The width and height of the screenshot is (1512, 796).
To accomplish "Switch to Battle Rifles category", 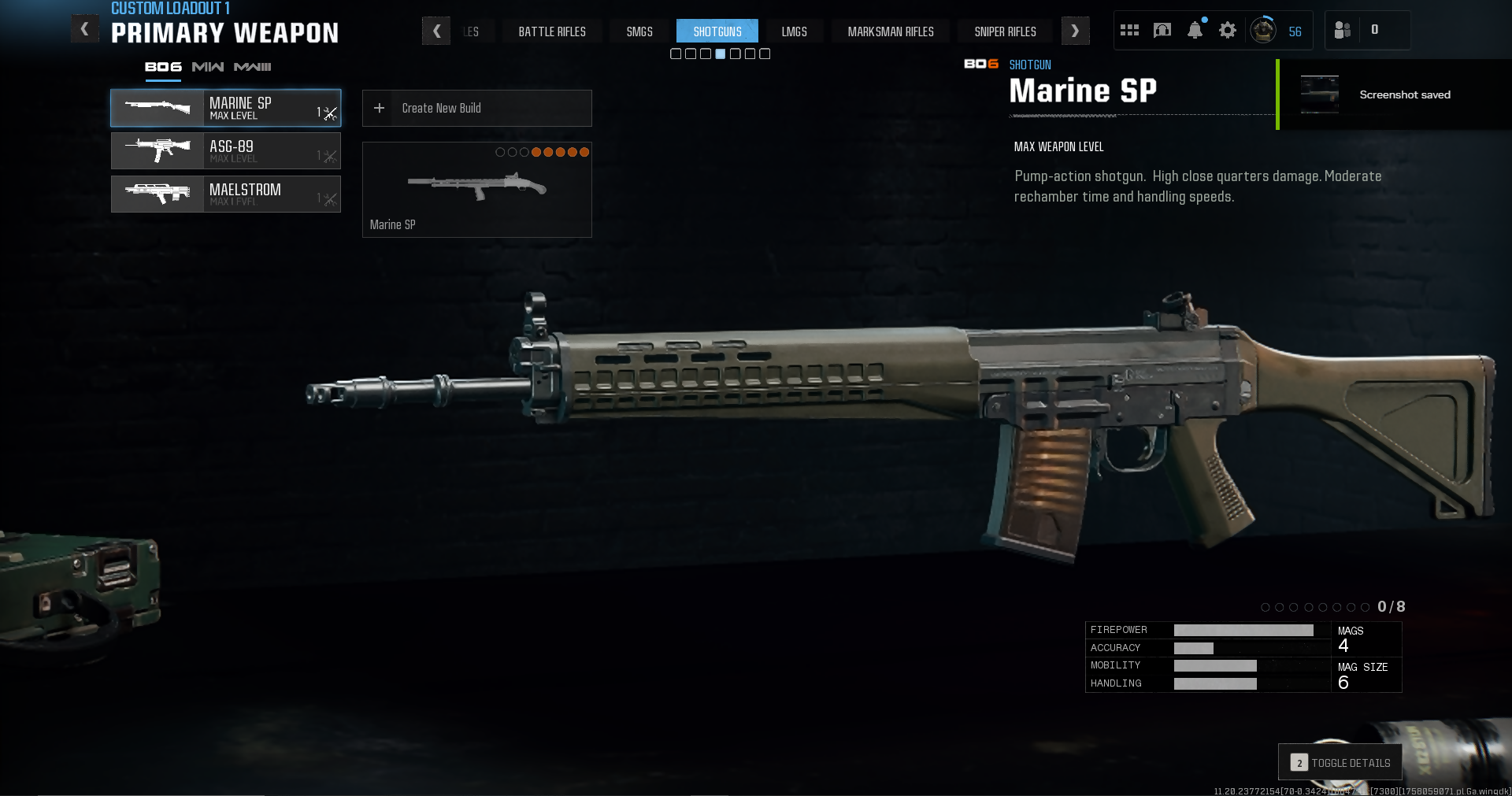I will point(552,31).
